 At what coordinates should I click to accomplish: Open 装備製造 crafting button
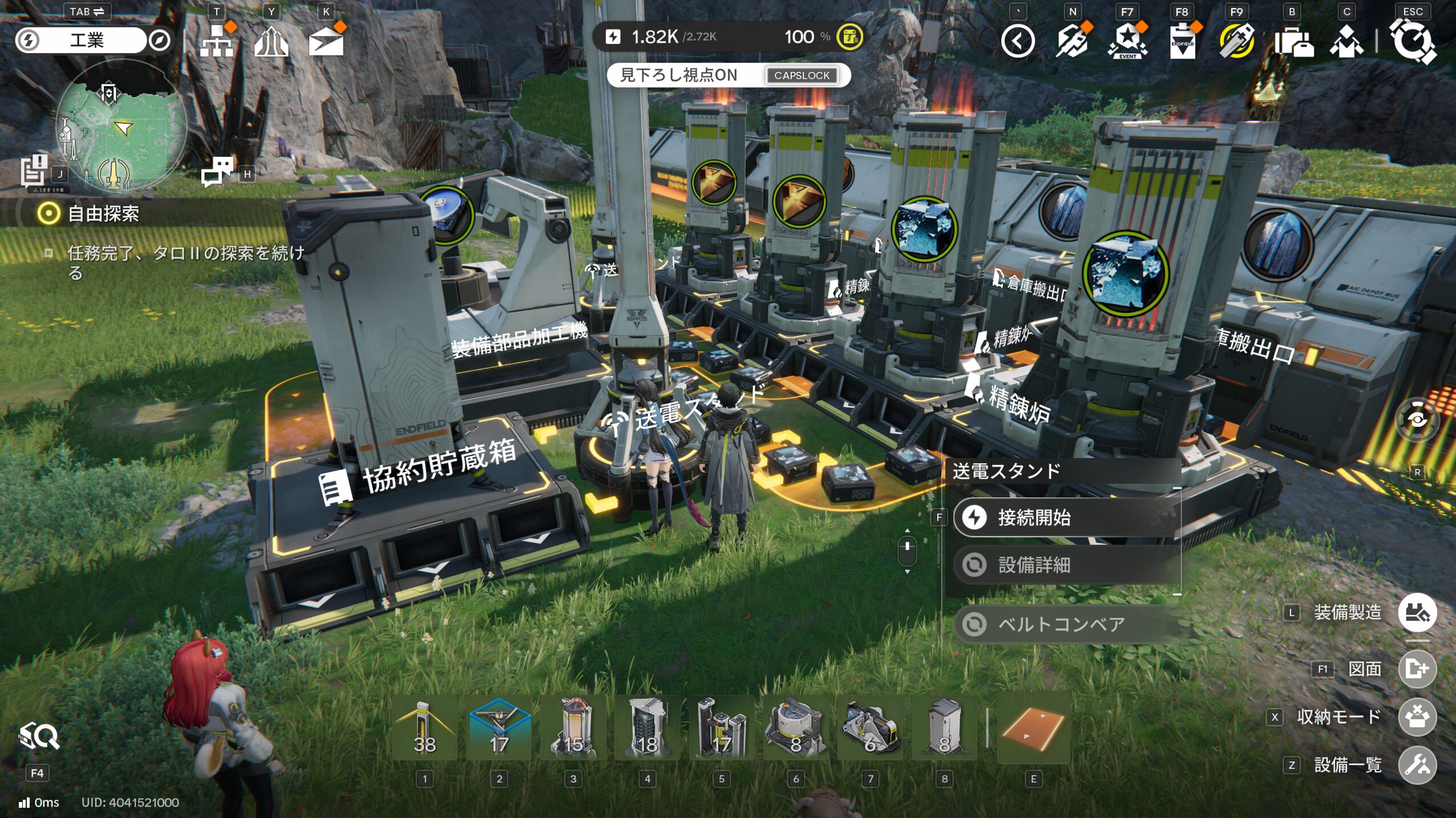coord(1417,612)
